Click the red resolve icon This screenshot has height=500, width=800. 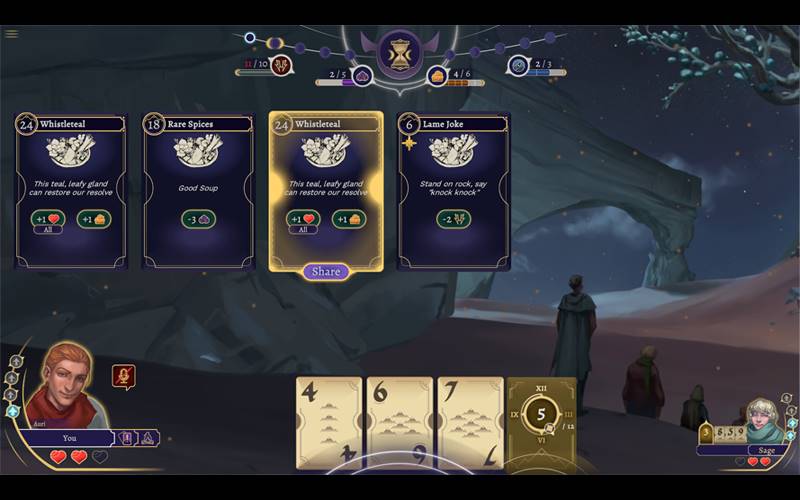[x=282, y=67]
